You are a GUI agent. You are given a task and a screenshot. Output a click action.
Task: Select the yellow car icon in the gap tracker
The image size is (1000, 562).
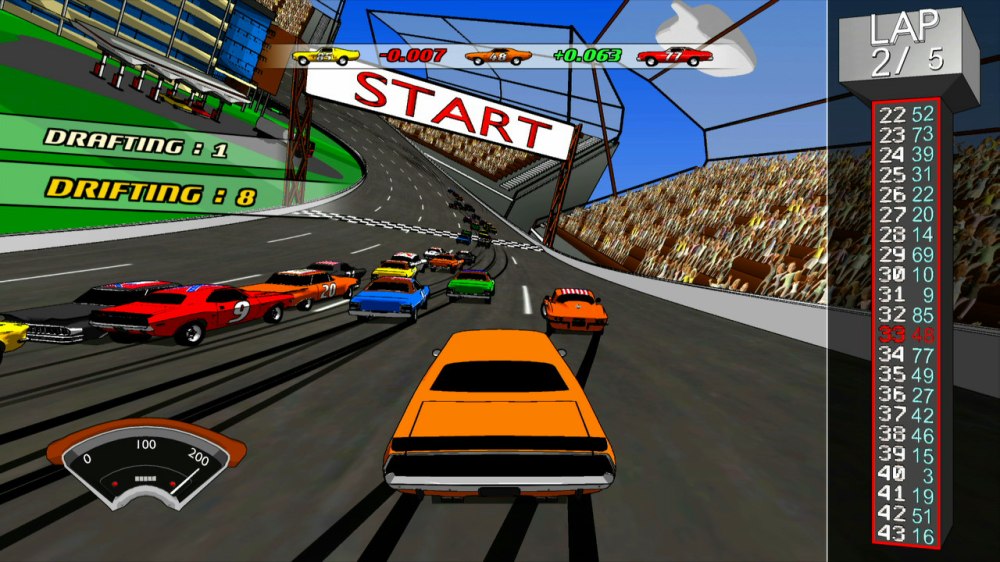point(326,56)
